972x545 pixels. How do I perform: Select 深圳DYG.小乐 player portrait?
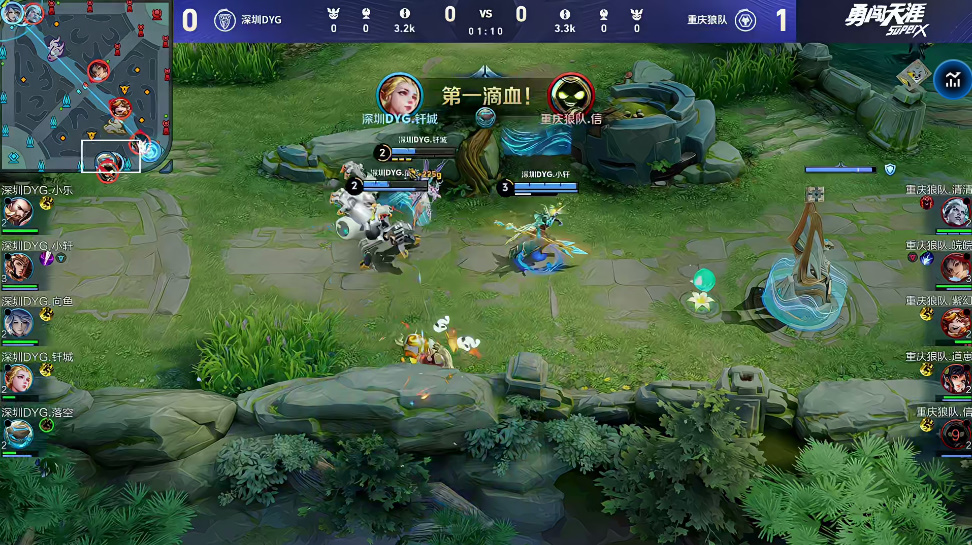click(17, 212)
